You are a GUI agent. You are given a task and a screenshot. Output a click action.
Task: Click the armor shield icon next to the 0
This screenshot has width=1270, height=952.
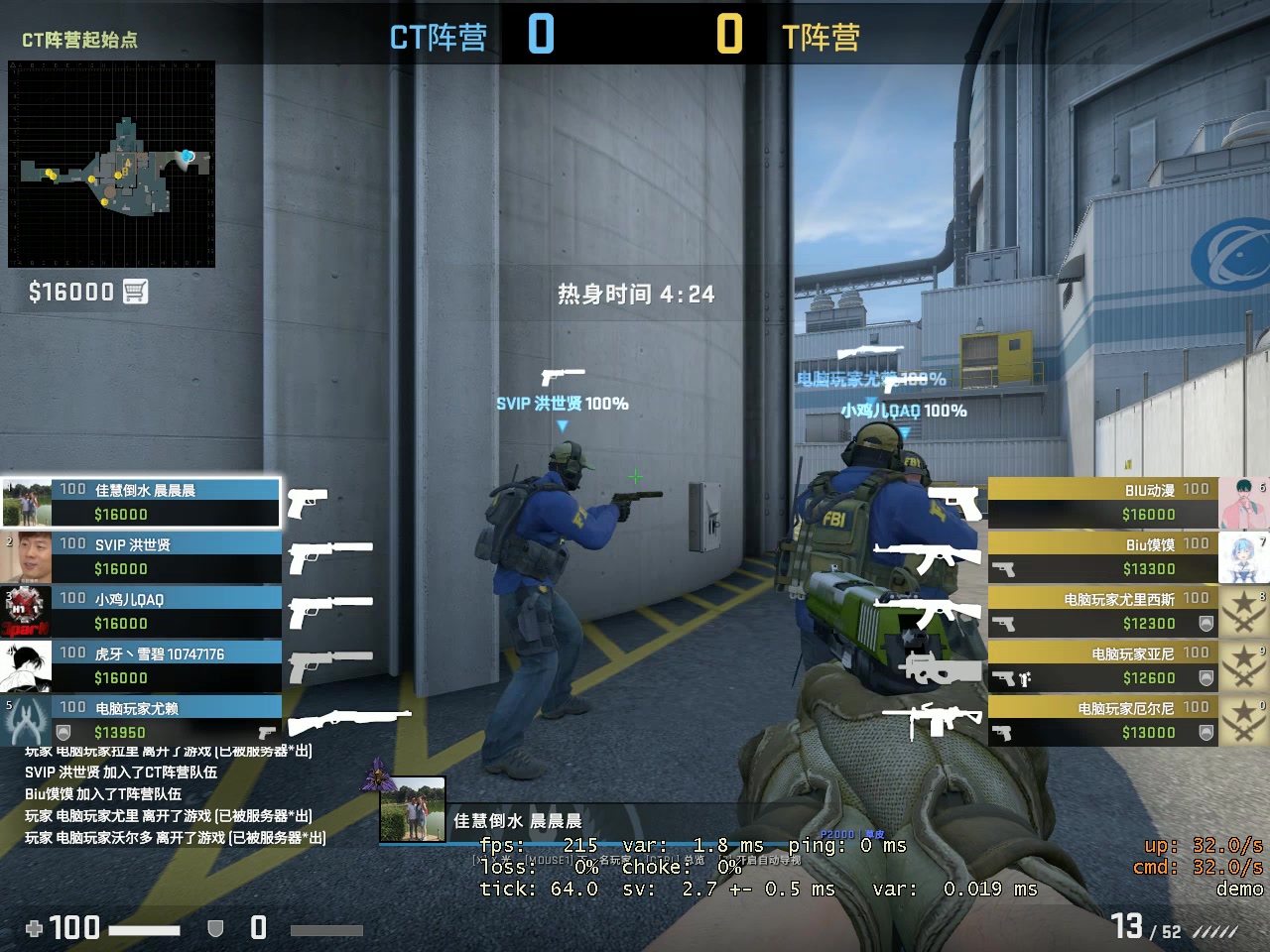(x=214, y=928)
